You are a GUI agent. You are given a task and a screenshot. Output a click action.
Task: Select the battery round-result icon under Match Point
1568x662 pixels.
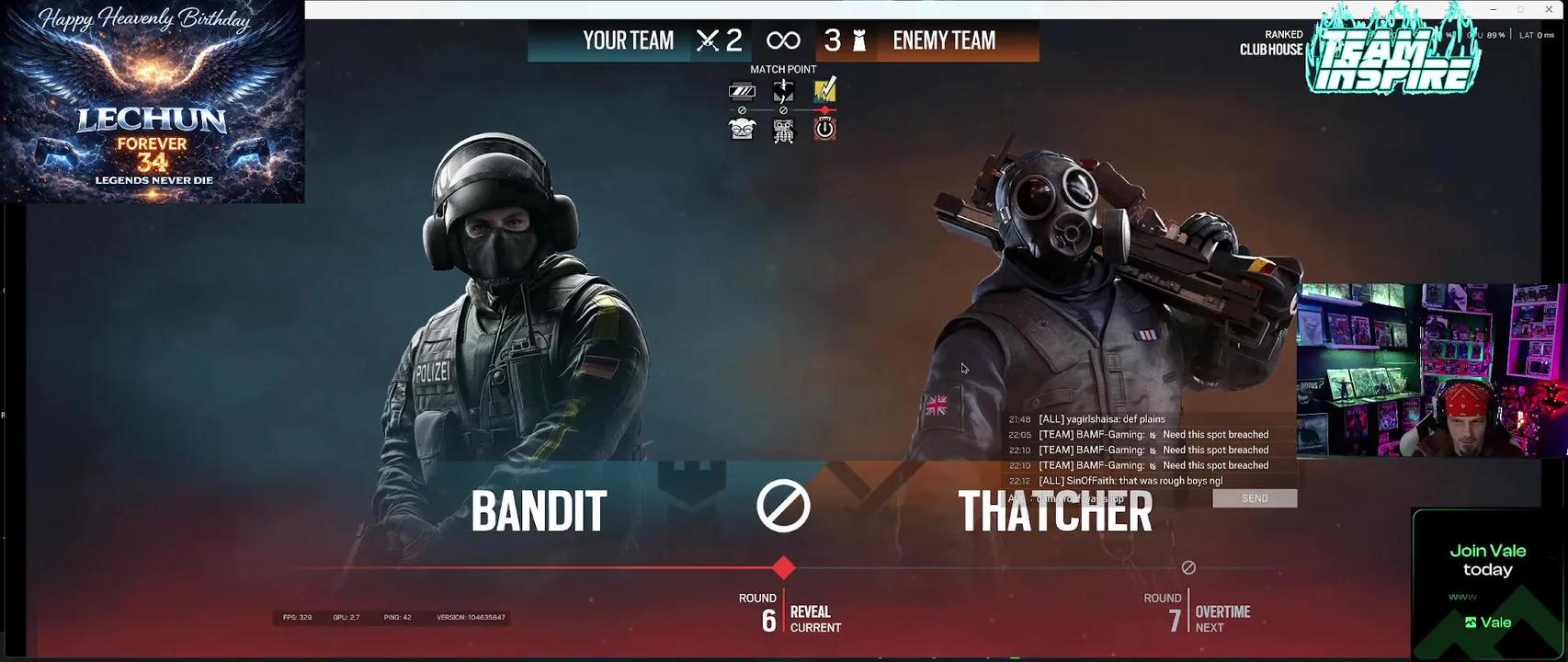(743, 89)
